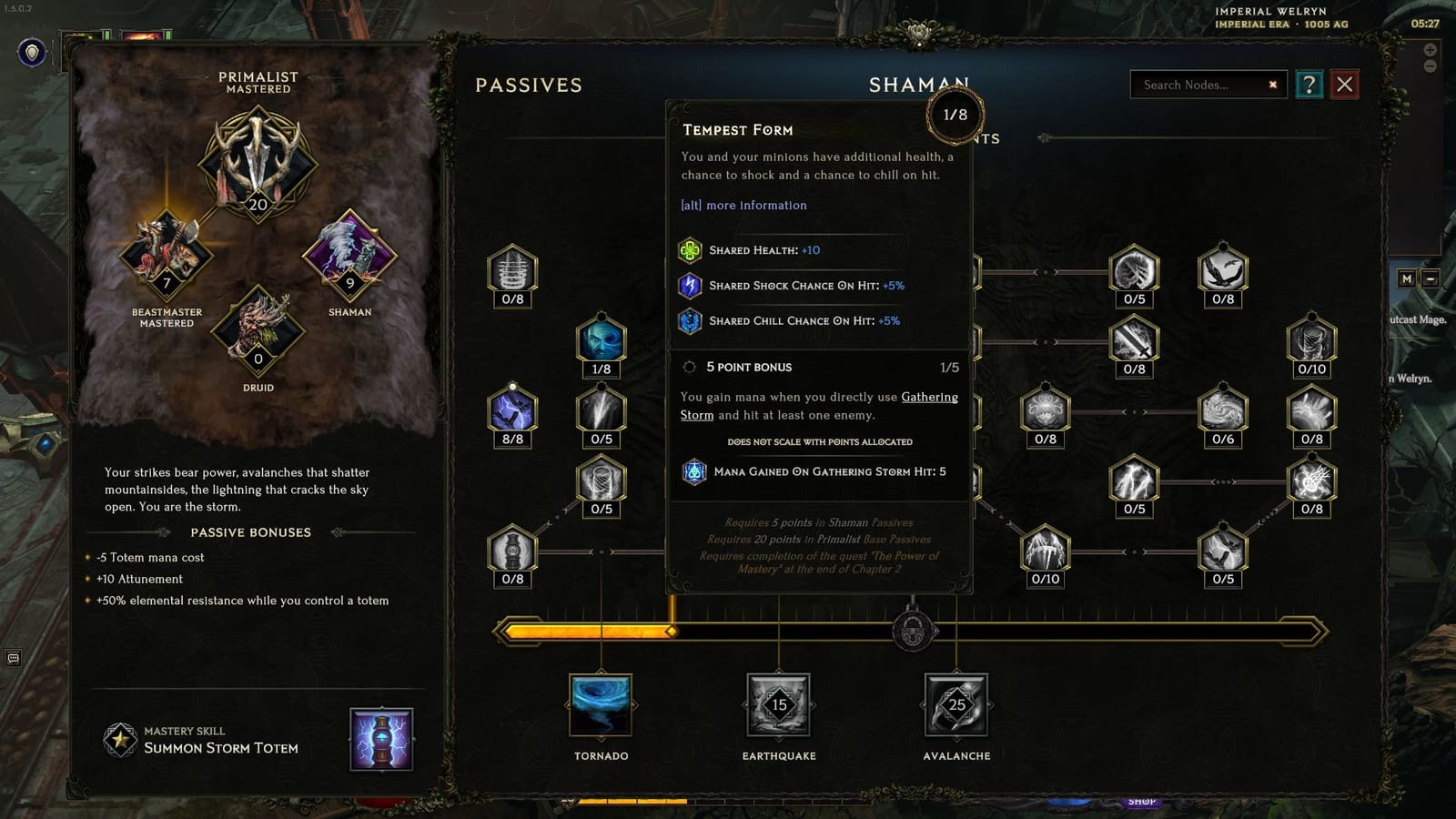The width and height of the screenshot is (1456, 819).
Task: Click the Druid mastery crest
Action: [258, 337]
